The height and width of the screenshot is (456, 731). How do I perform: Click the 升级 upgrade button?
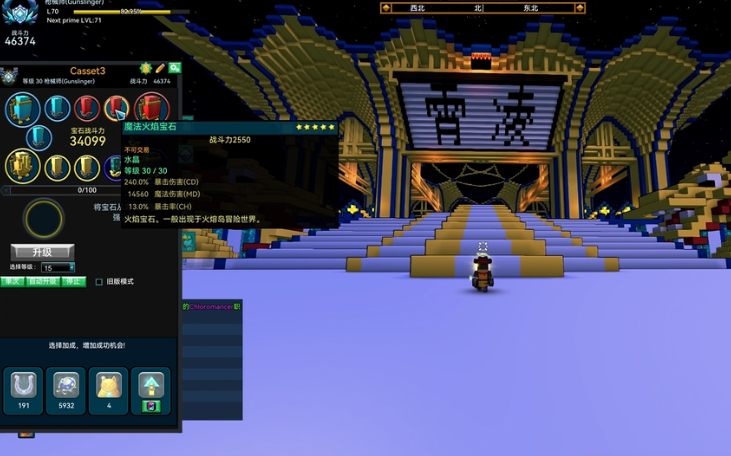tap(42, 252)
